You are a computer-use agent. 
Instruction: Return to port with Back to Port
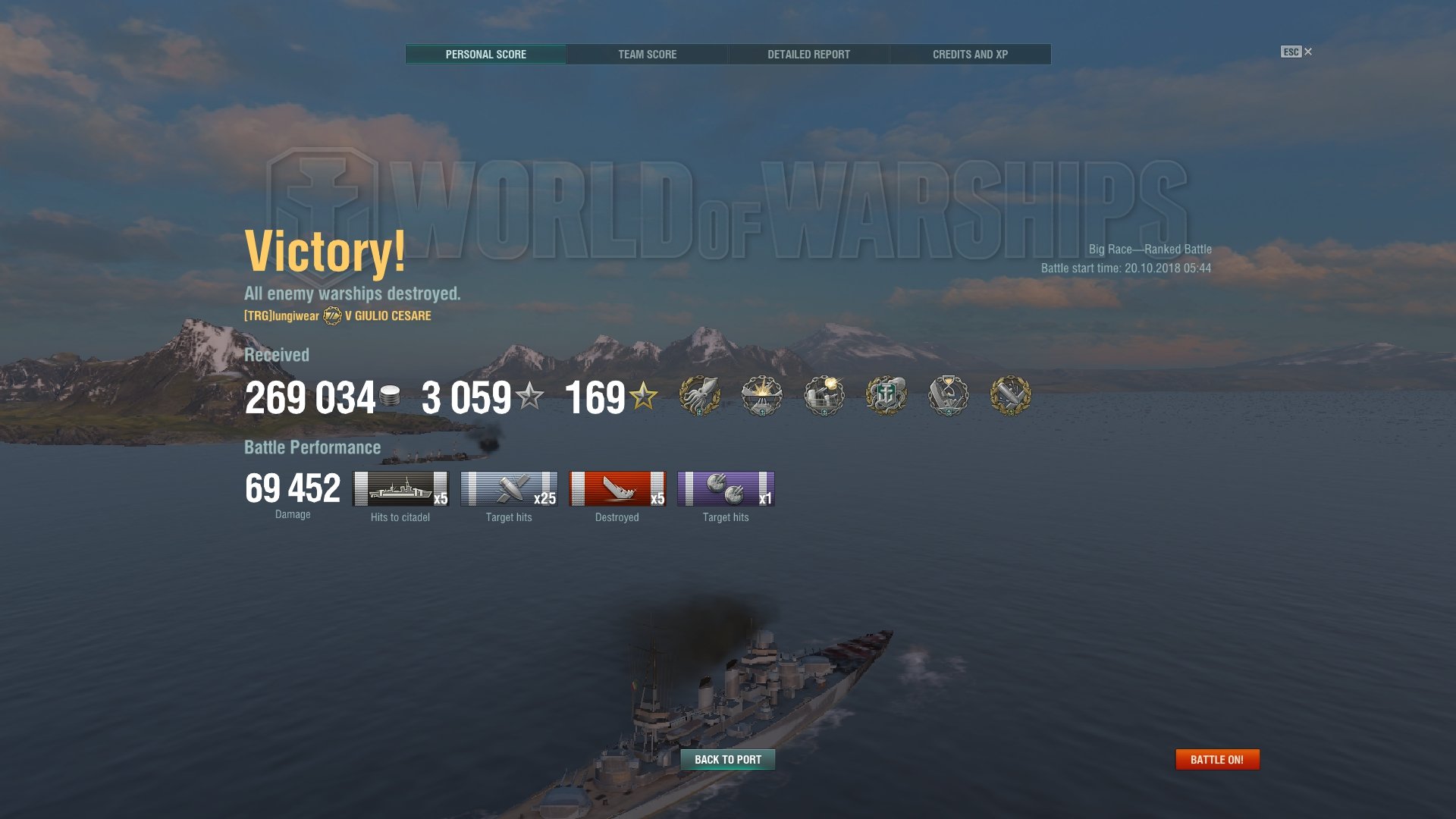tap(727, 759)
